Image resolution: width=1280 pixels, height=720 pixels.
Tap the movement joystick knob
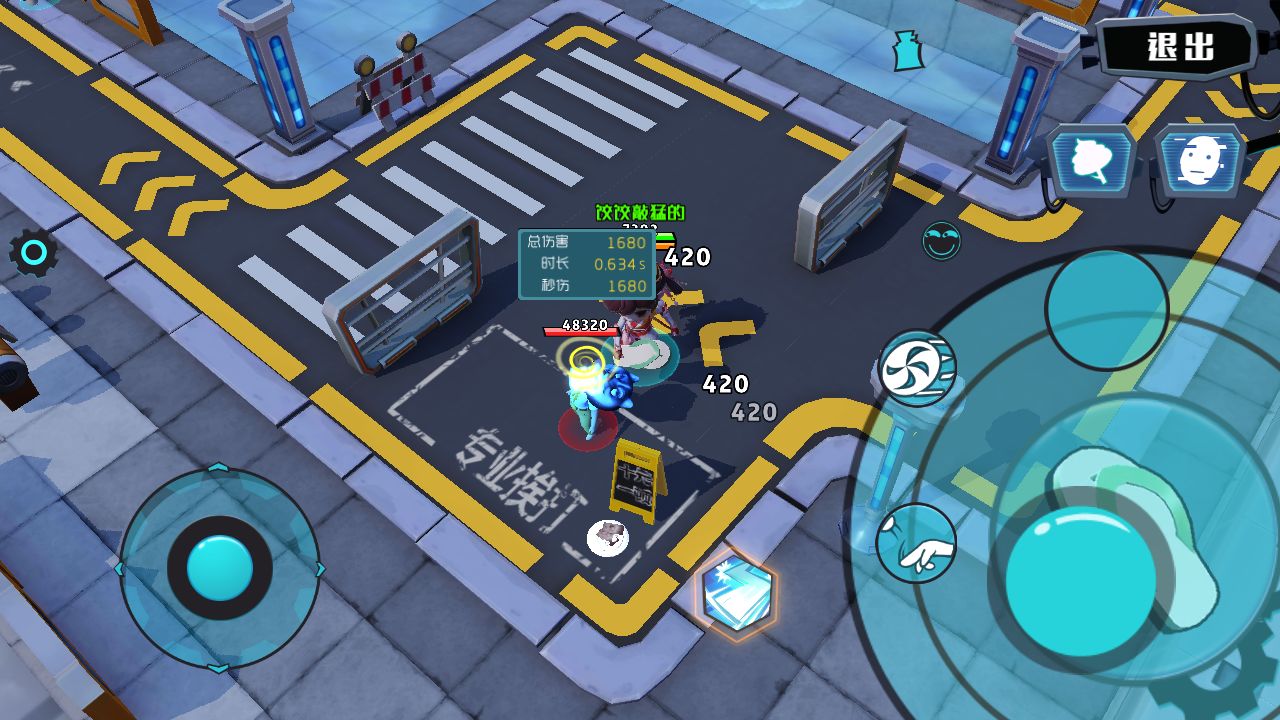220,567
